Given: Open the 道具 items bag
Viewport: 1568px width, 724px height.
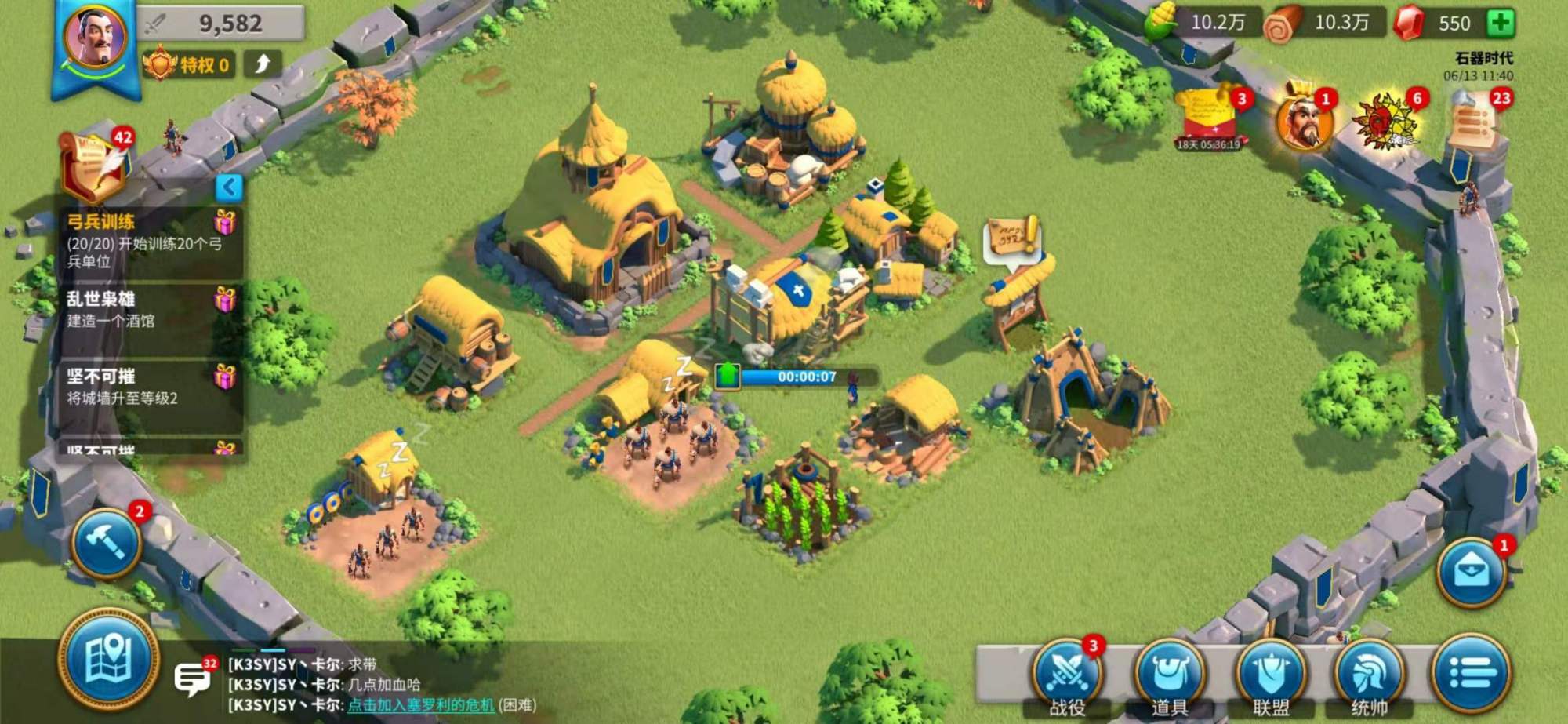Looking at the screenshot, I should (1169, 676).
